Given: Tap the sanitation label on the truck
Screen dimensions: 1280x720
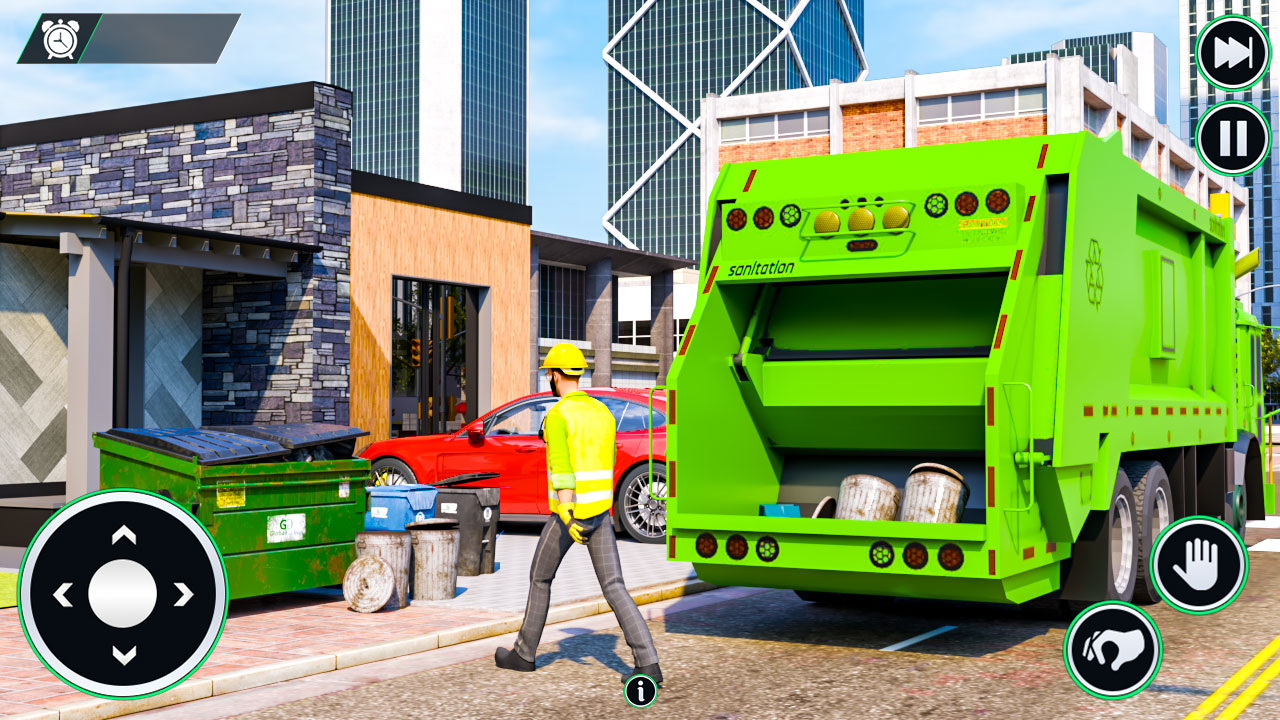Looking at the screenshot, I should [x=763, y=268].
